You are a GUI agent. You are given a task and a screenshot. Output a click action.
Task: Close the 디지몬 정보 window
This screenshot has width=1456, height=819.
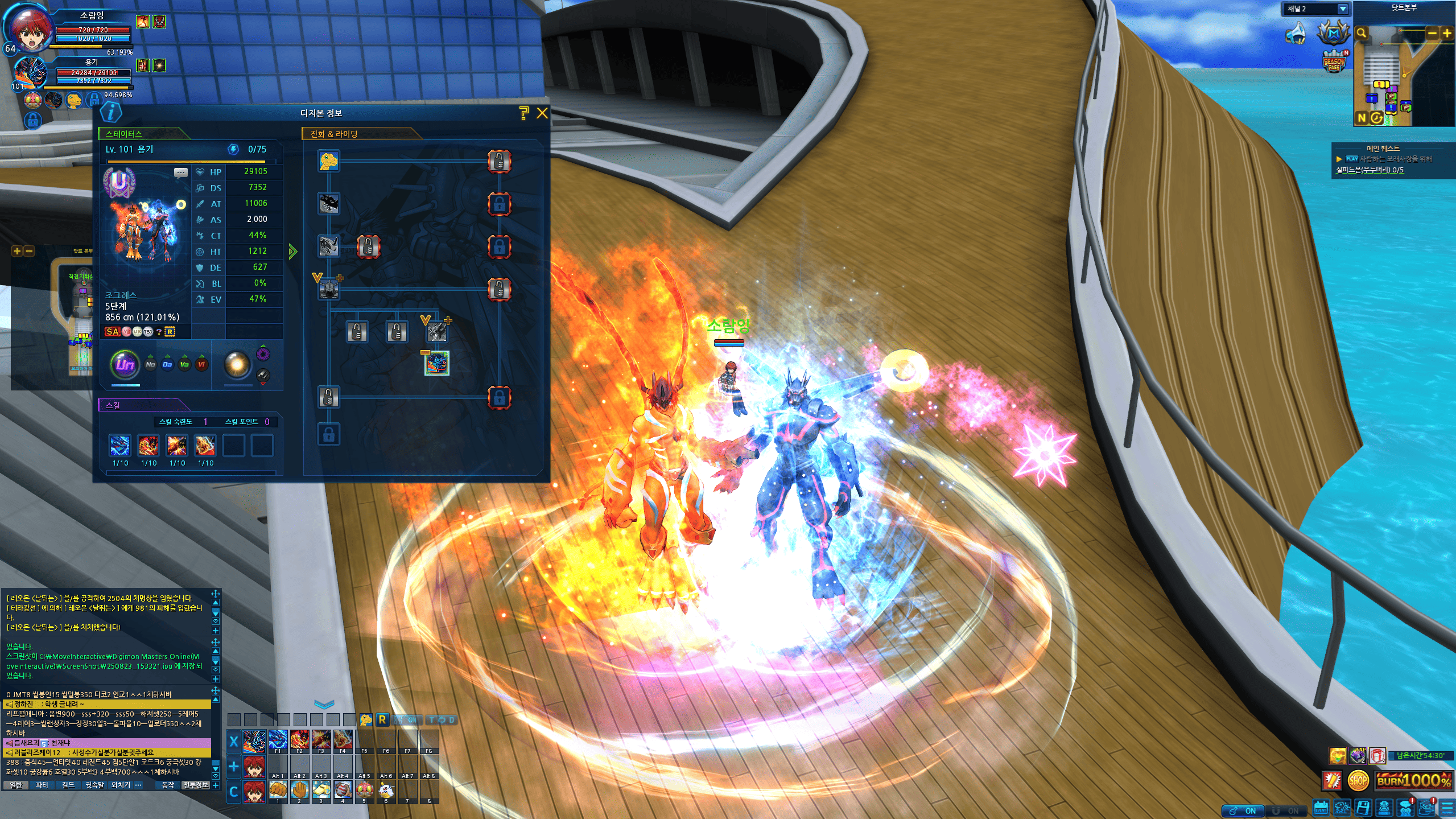click(542, 113)
